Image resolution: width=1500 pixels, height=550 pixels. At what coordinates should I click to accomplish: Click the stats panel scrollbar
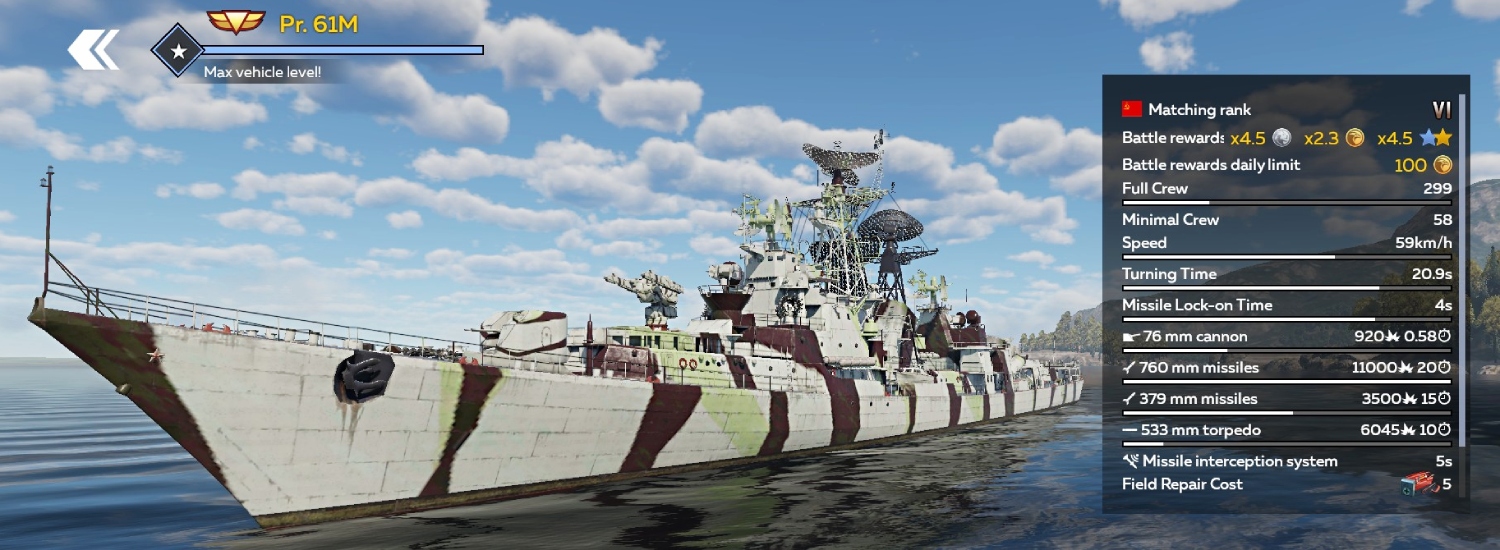(x=1463, y=270)
